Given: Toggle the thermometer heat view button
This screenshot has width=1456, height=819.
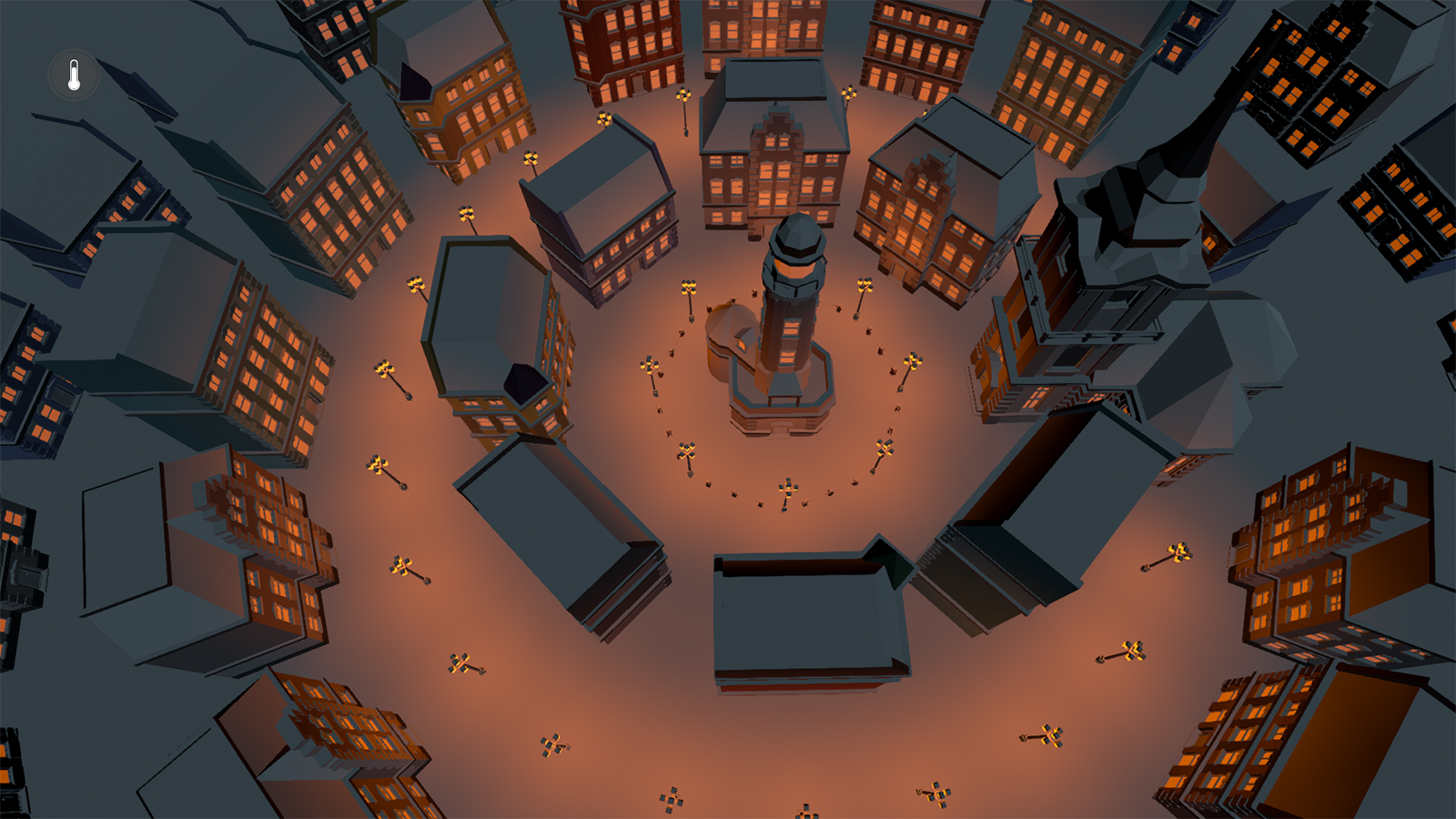Looking at the screenshot, I should point(74,75).
